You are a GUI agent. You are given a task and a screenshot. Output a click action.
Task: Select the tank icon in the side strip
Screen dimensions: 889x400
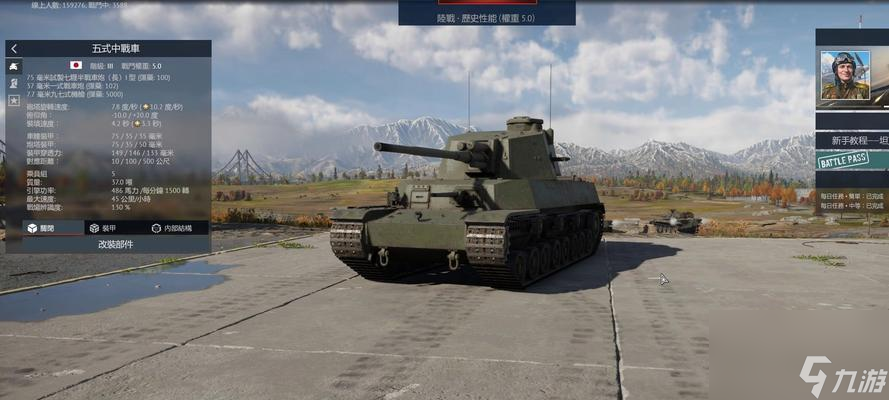click(14, 65)
